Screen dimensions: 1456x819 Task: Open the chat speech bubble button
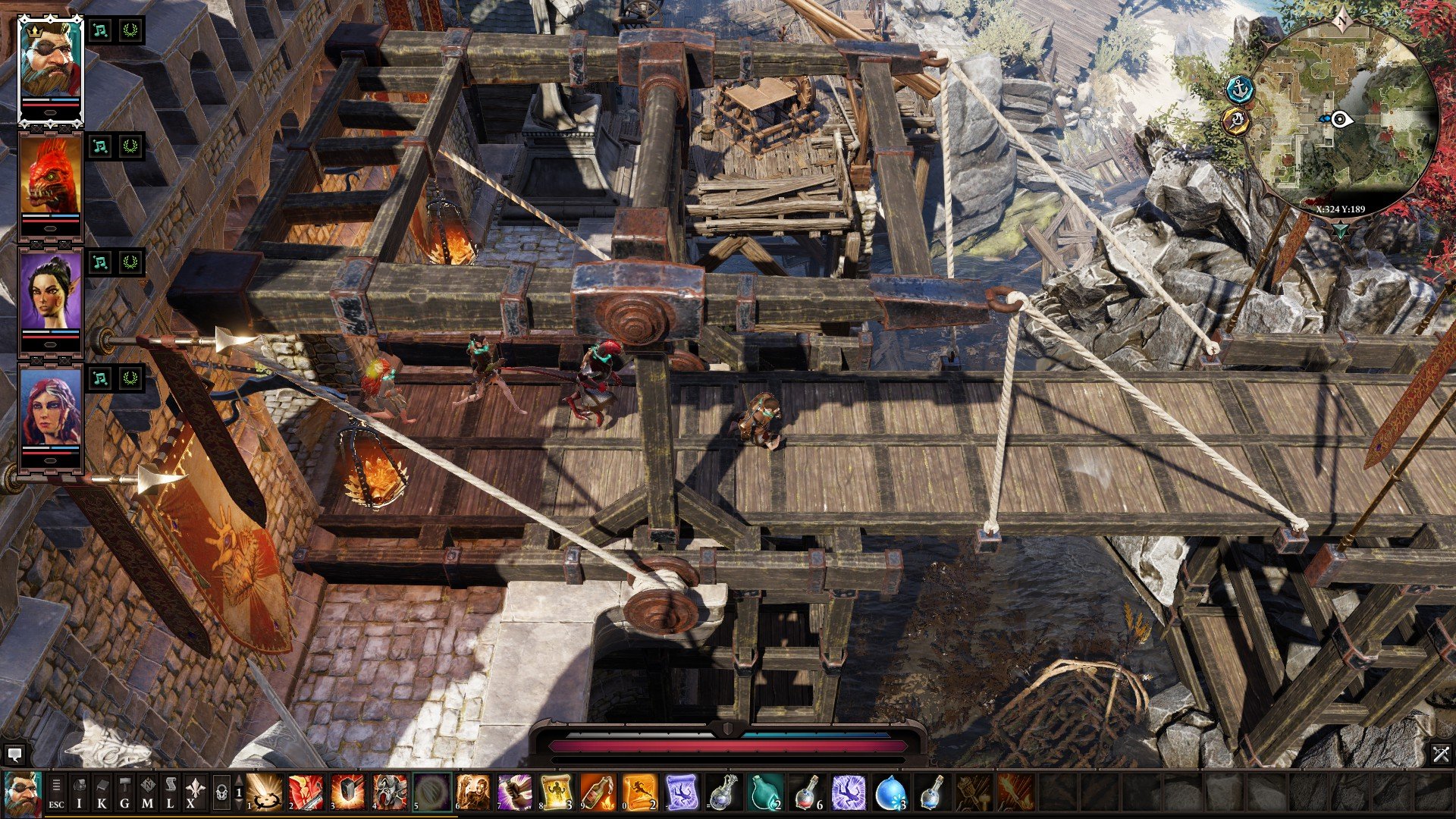(x=14, y=755)
